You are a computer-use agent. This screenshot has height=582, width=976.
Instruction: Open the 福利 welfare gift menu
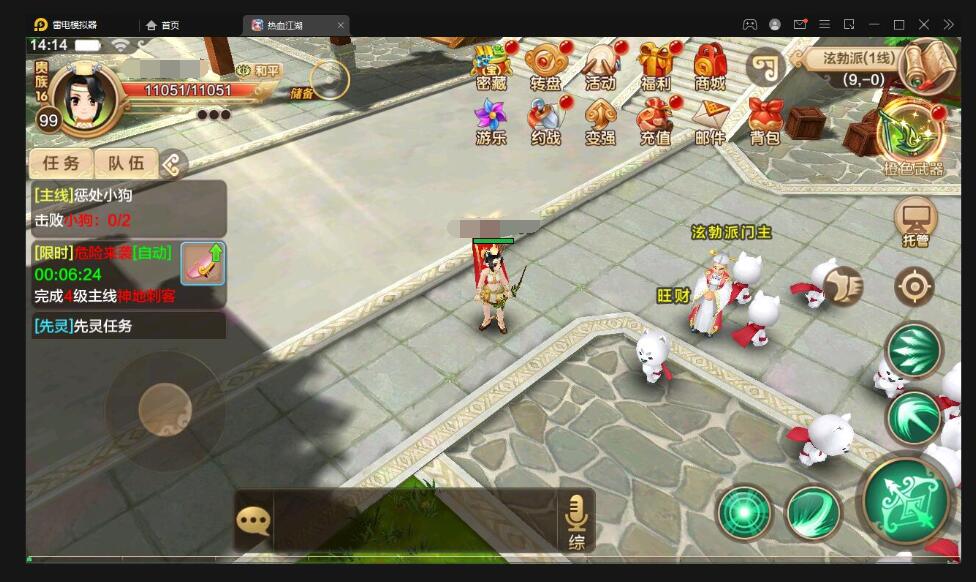(x=656, y=66)
